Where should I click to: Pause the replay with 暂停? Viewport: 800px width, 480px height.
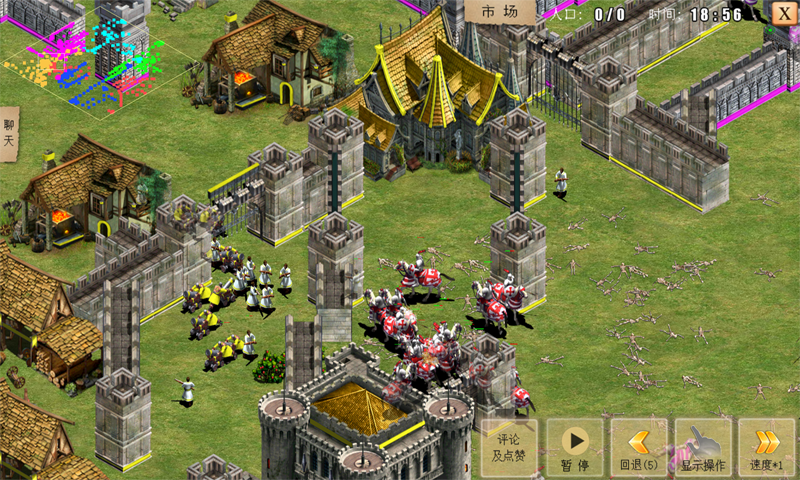[574, 448]
